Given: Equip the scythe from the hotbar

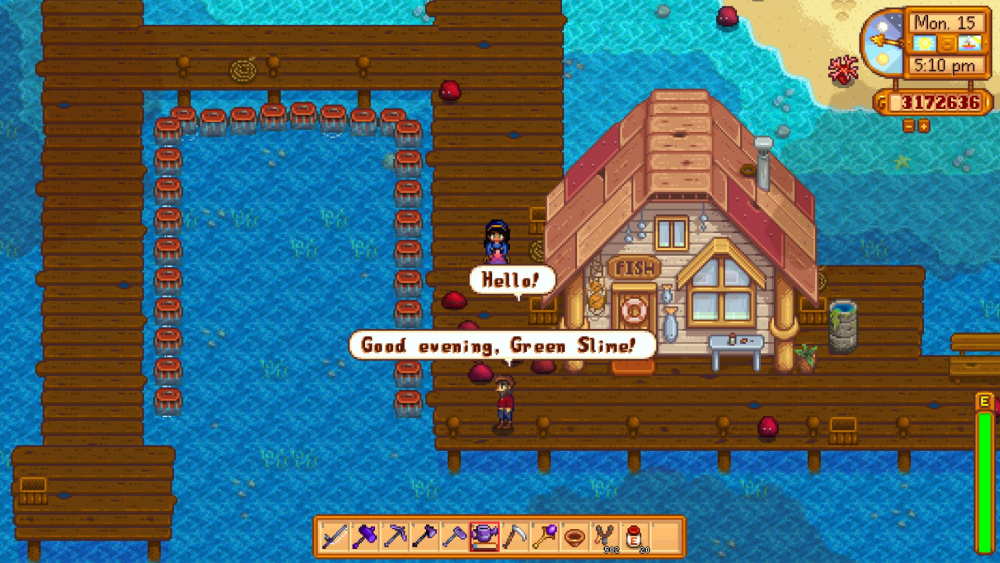Looking at the screenshot, I should point(515,537).
